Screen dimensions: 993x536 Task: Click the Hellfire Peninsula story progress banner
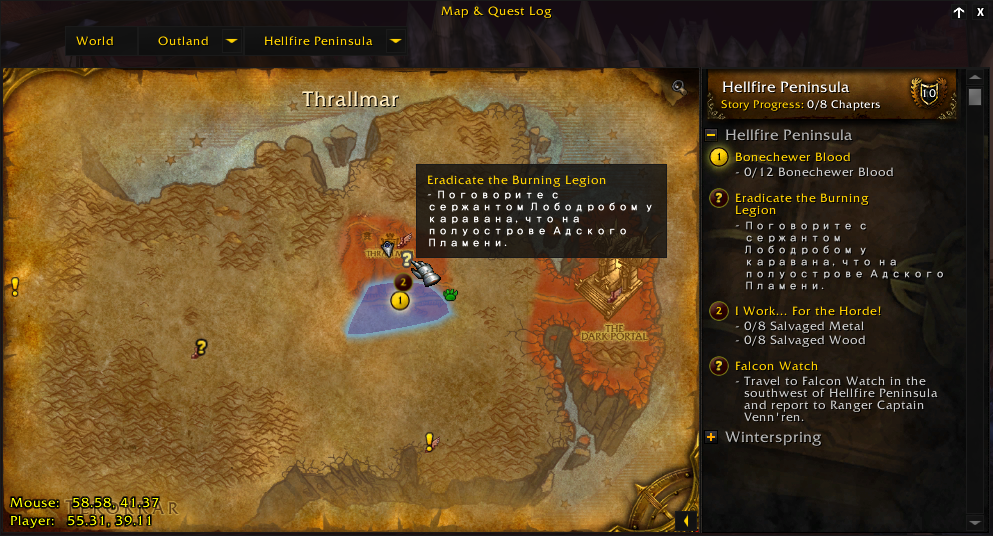pyautogui.click(x=831, y=95)
